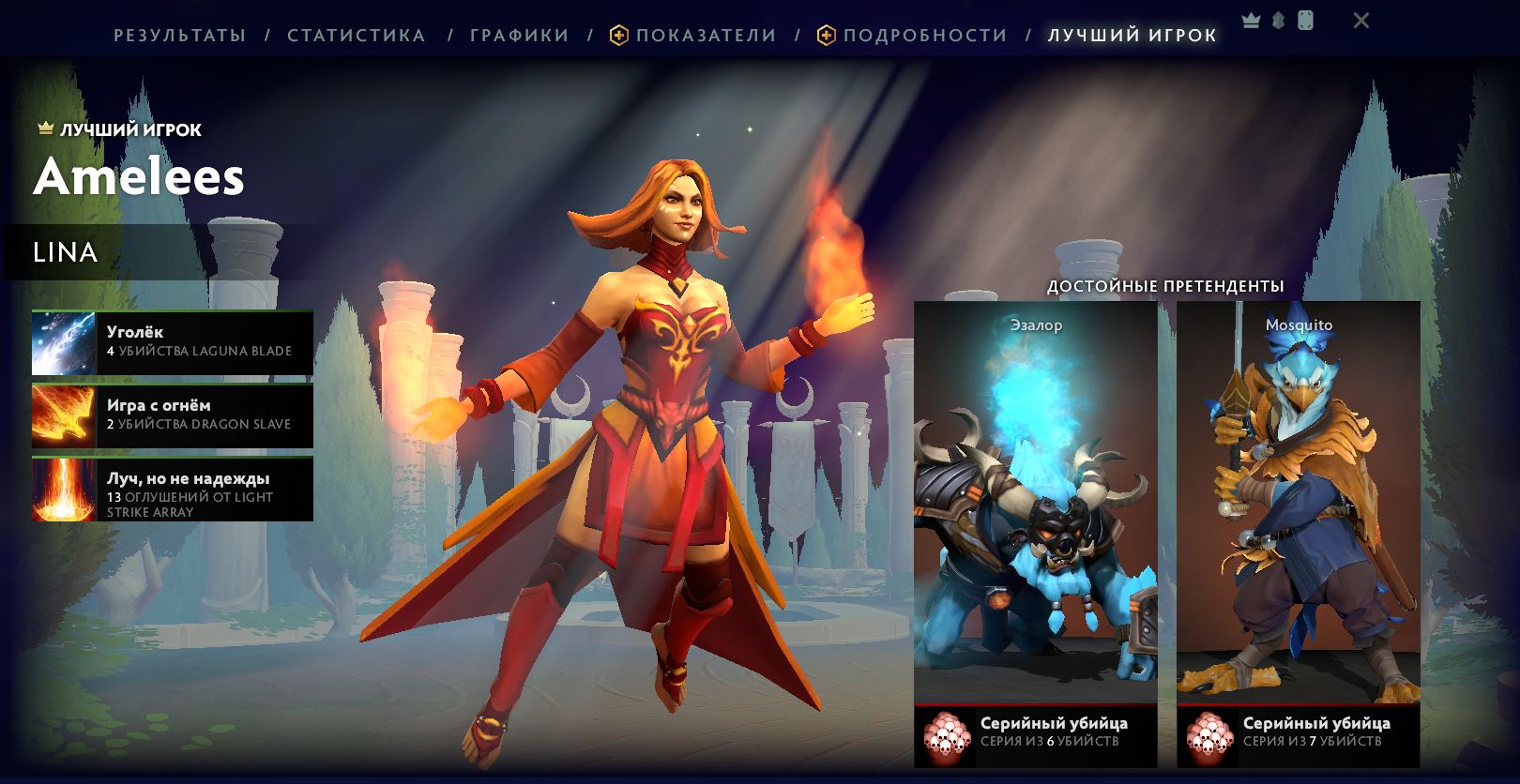This screenshot has height=784, width=1520.
Task: Select the ЛУЧШИЙ ИГРОК tab
Action: [1132, 36]
